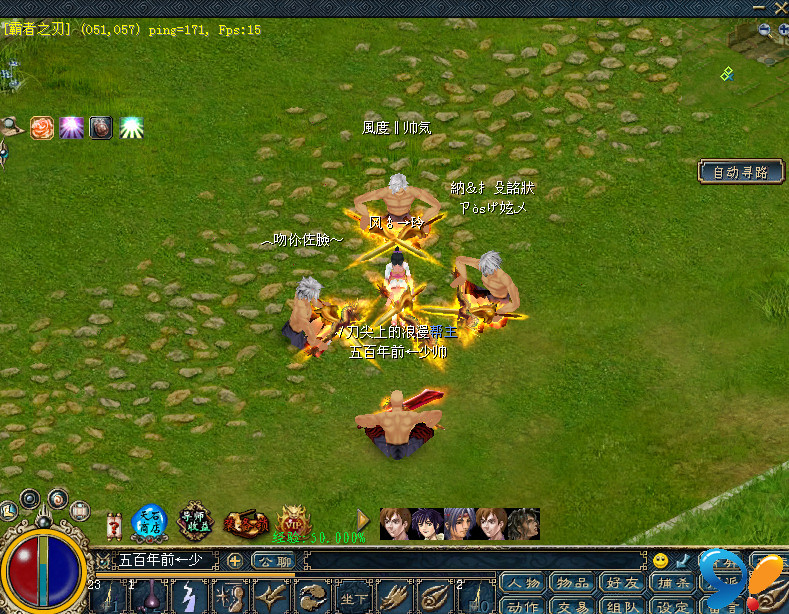This screenshot has width=789, height=614.
Task: Expand the arrow beside the portrait row
Action: tap(364, 521)
